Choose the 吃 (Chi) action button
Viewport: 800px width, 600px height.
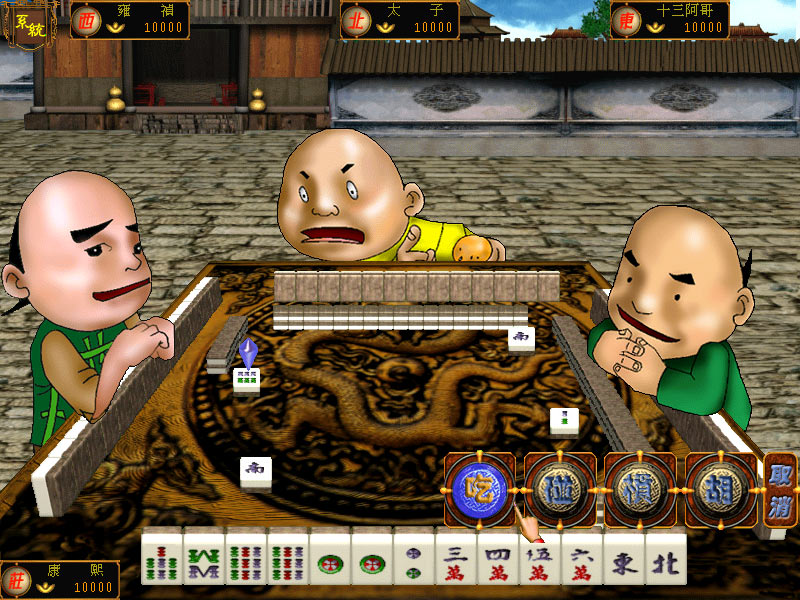click(480, 490)
